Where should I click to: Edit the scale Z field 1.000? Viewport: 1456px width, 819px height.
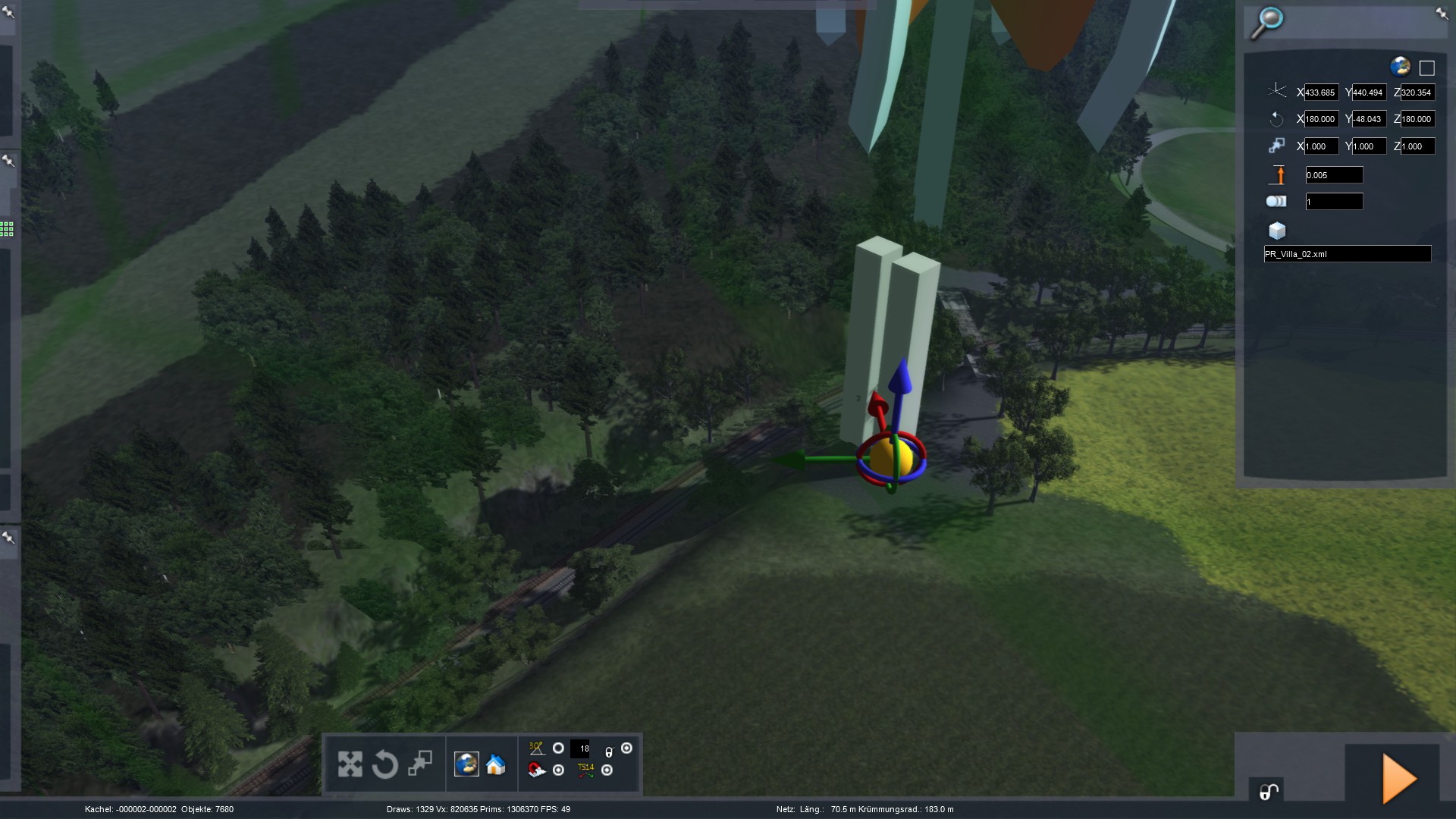pyautogui.click(x=1417, y=146)
